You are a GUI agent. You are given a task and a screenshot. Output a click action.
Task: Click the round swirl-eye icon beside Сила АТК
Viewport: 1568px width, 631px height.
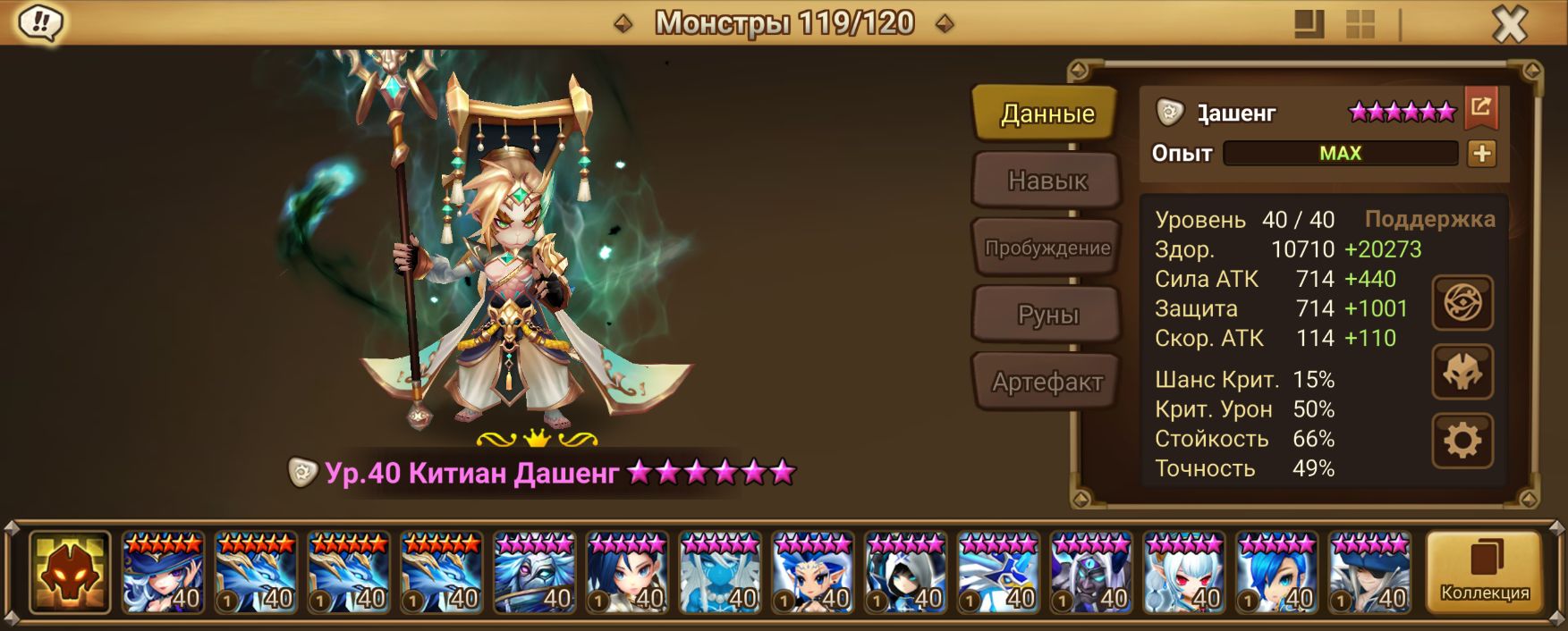[1462, 303]
